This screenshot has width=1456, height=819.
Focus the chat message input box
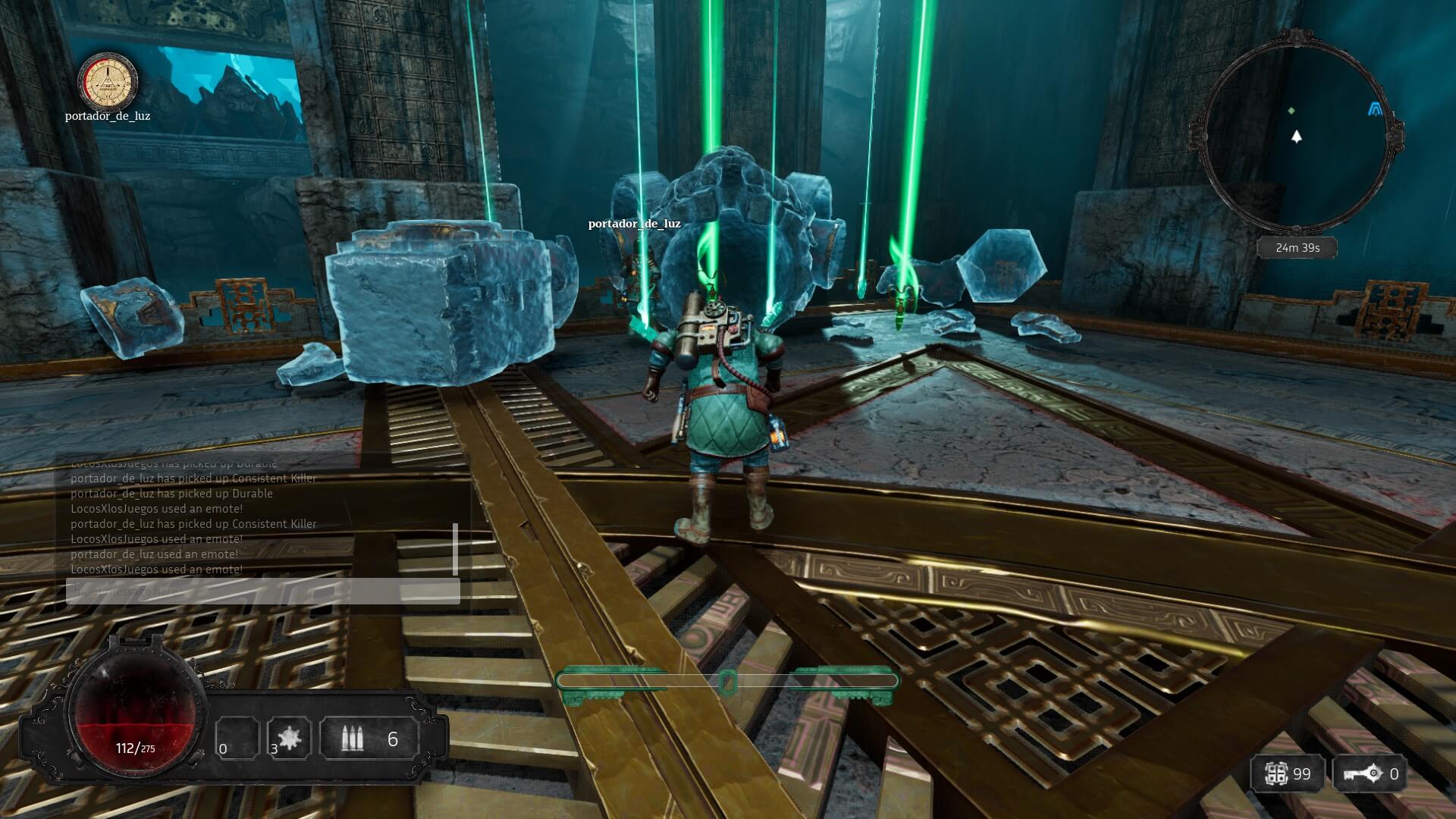tap(262, 591)
